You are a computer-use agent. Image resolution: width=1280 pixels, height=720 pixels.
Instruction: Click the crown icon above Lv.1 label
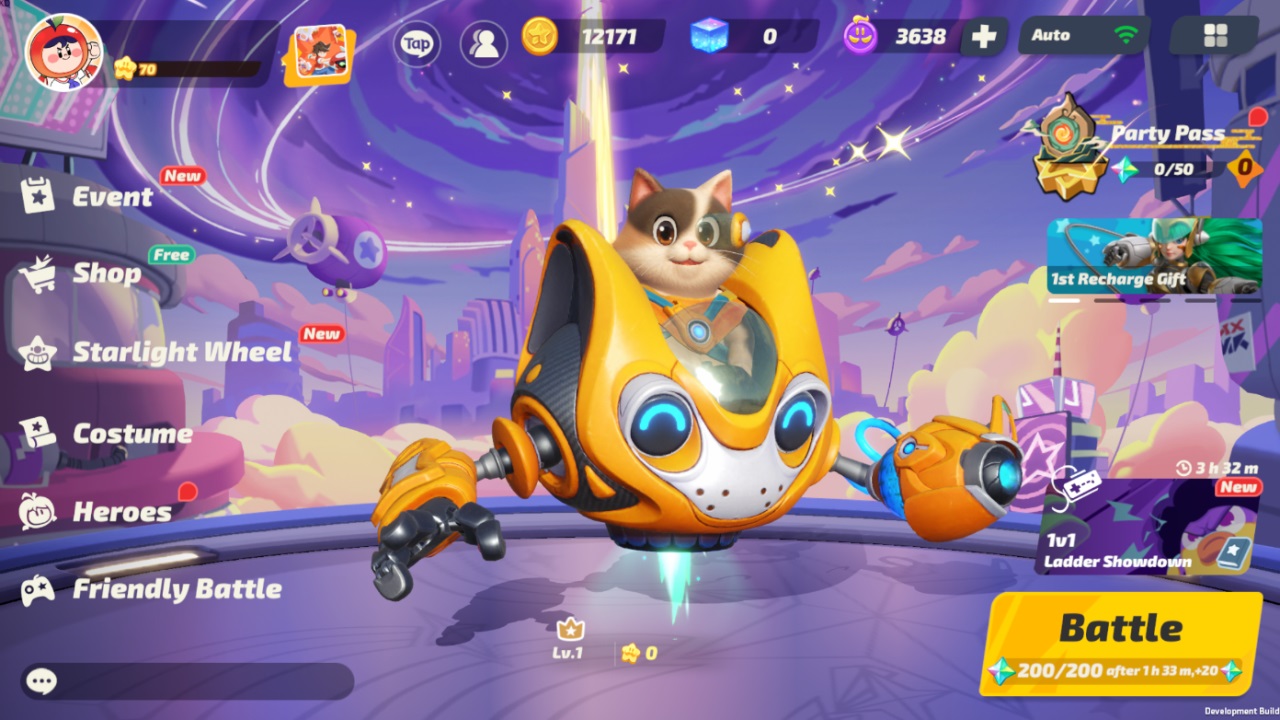coord(570,630)
